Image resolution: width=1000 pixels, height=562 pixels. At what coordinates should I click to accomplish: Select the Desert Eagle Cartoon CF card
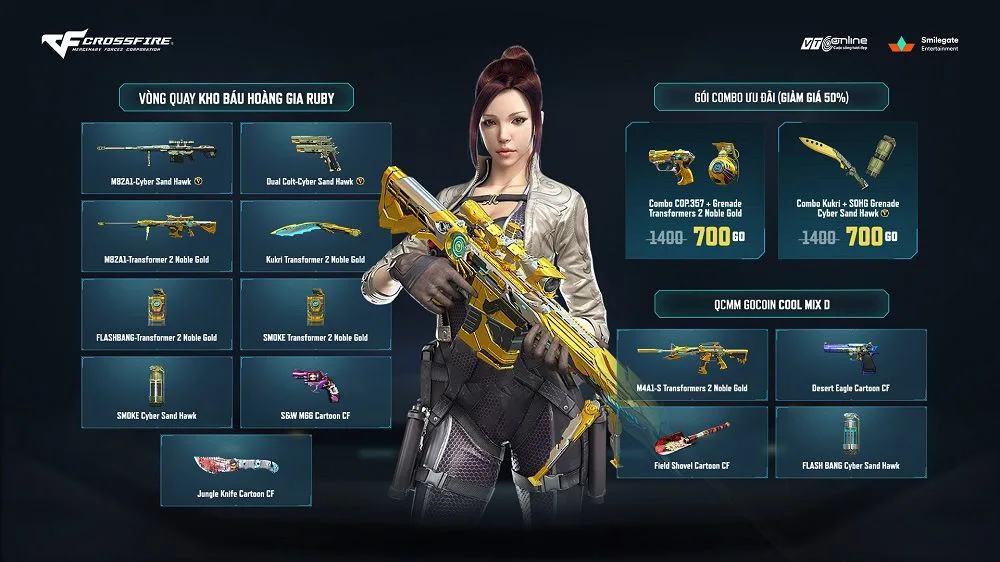point(851,363)
